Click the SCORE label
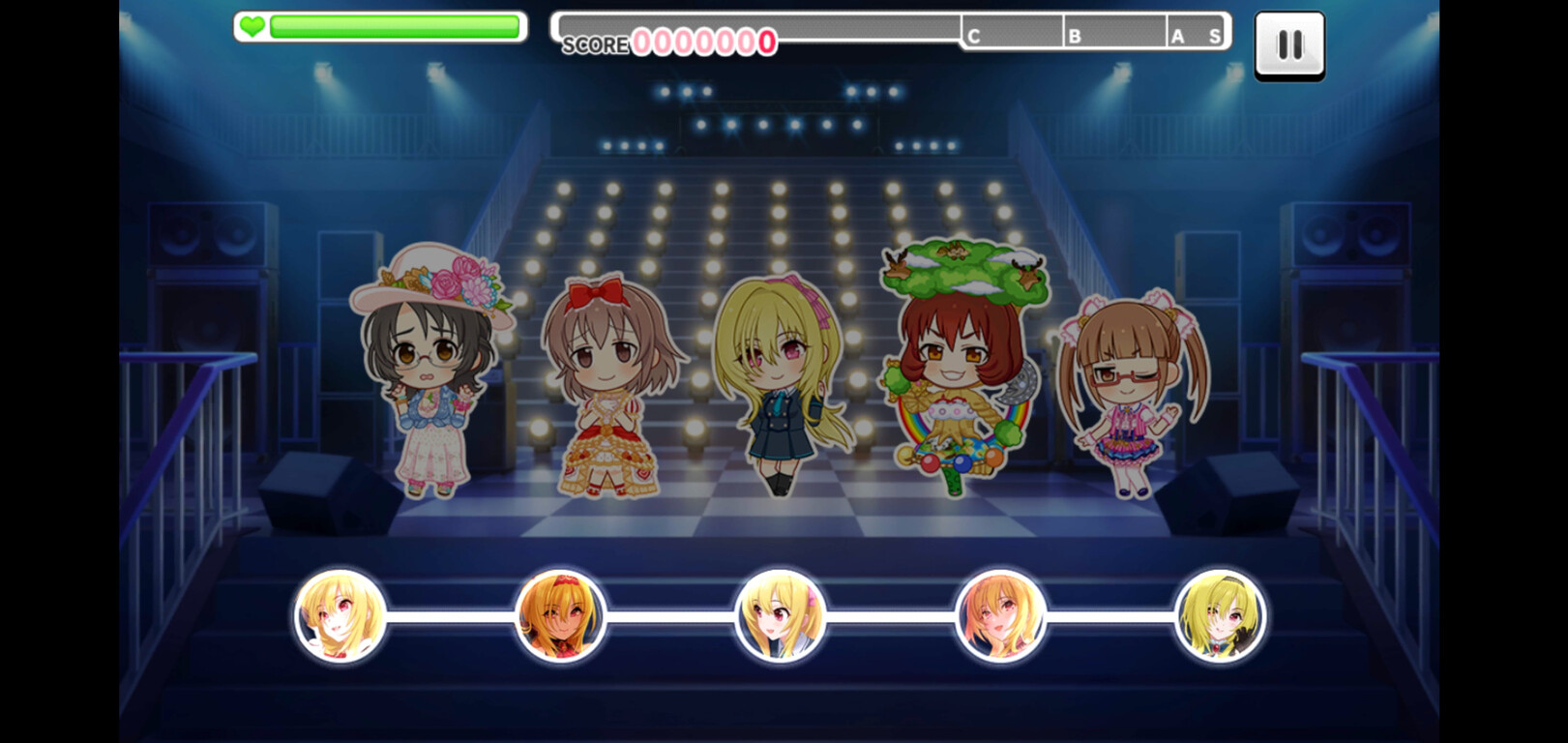Image resolution: width=1568 pixels, height=743 pixels. 595,45
